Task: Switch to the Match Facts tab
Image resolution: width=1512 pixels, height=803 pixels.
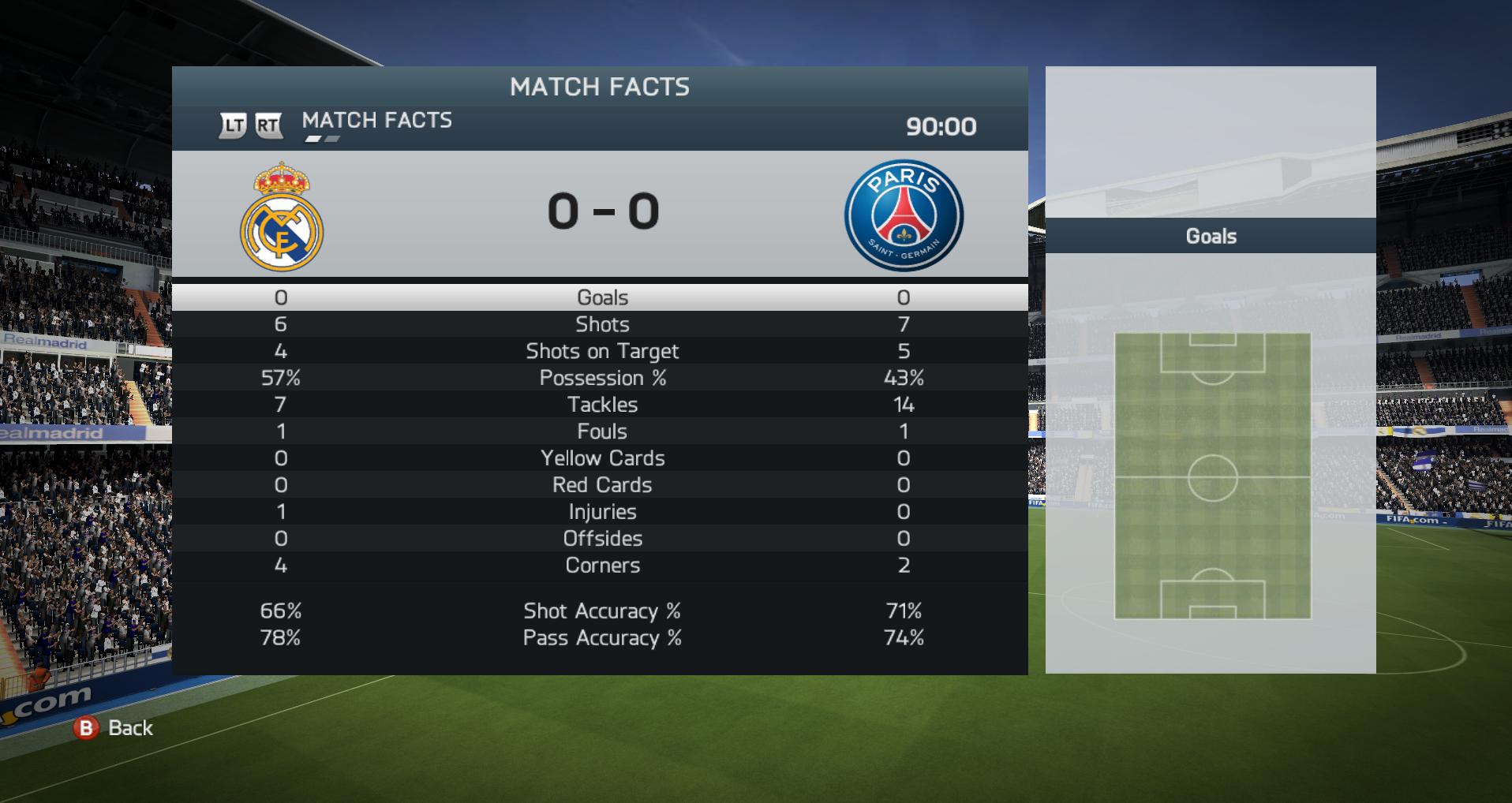Action: click(x=376, y=121)
